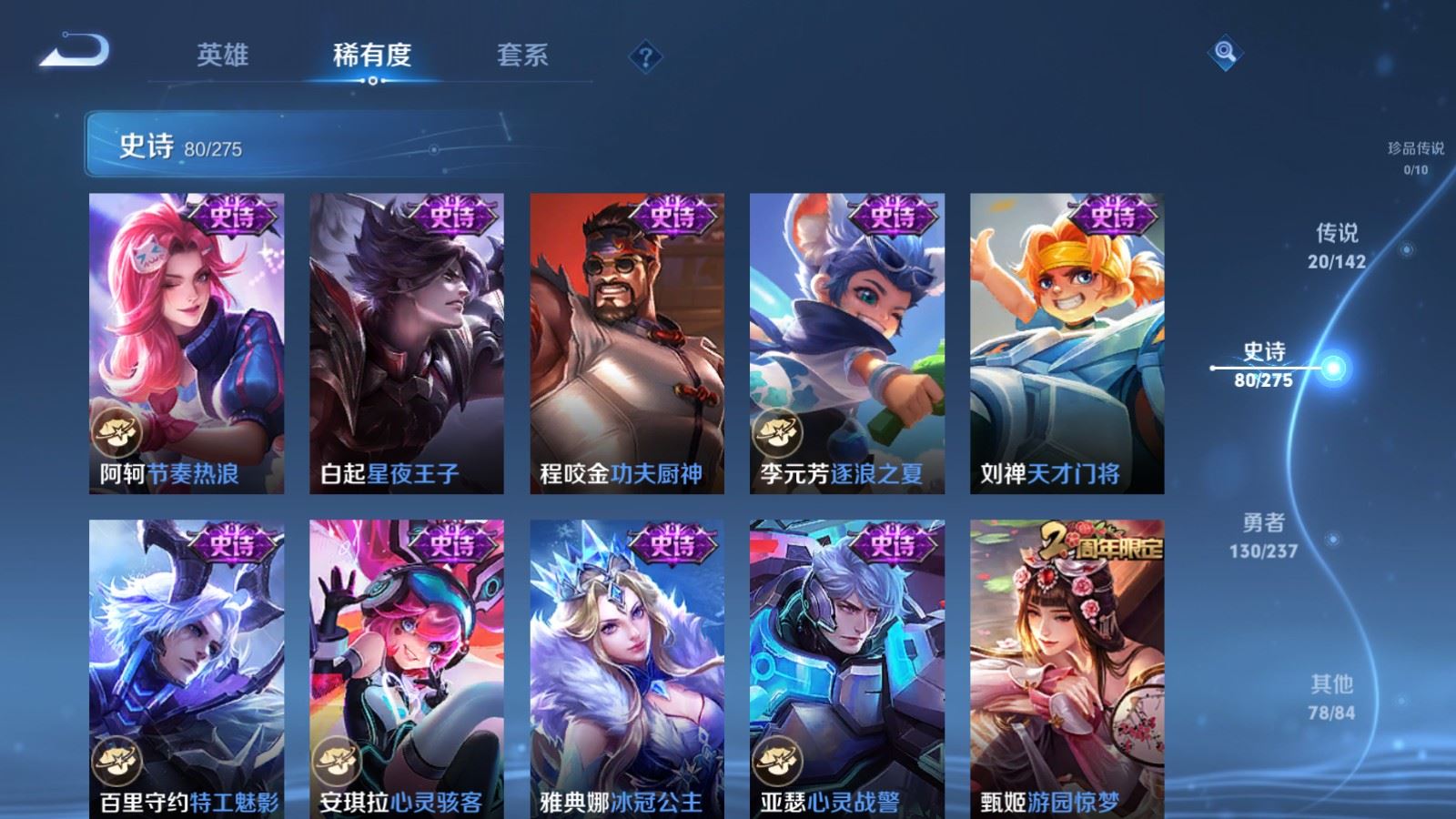
Task: Switch to the 套系 tab
Action: click(x=523, y=55)
